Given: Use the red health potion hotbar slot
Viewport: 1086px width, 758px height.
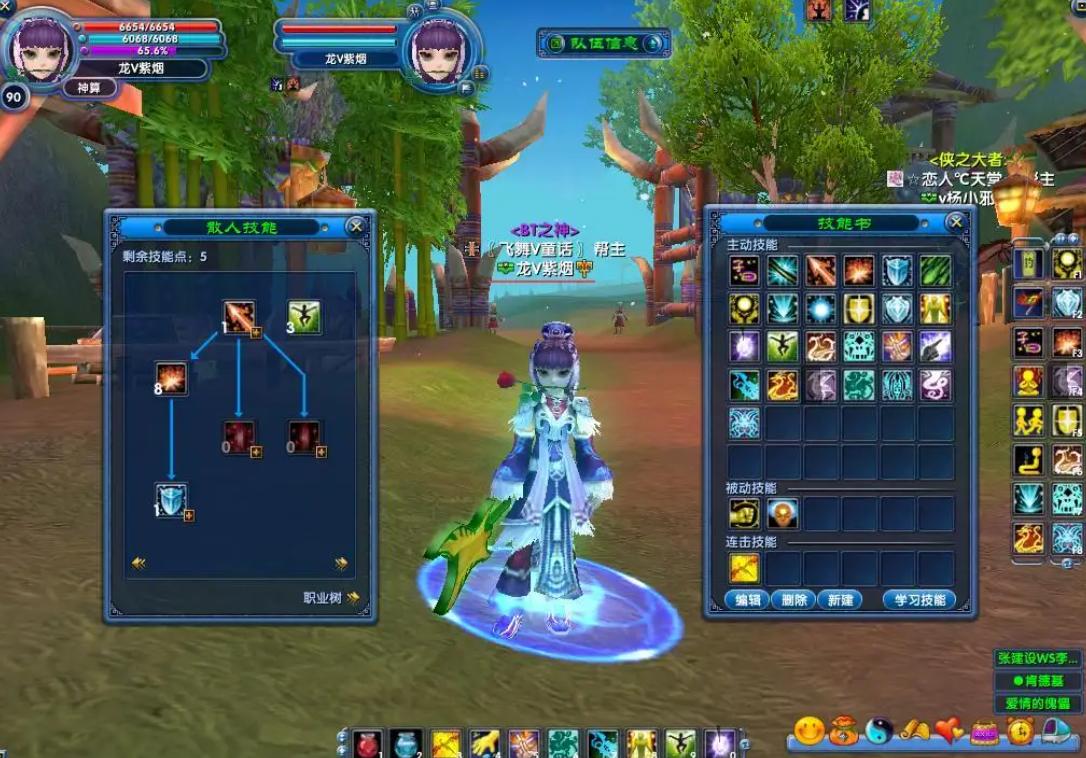Looking at the screenshot, I should pos(366,743).
